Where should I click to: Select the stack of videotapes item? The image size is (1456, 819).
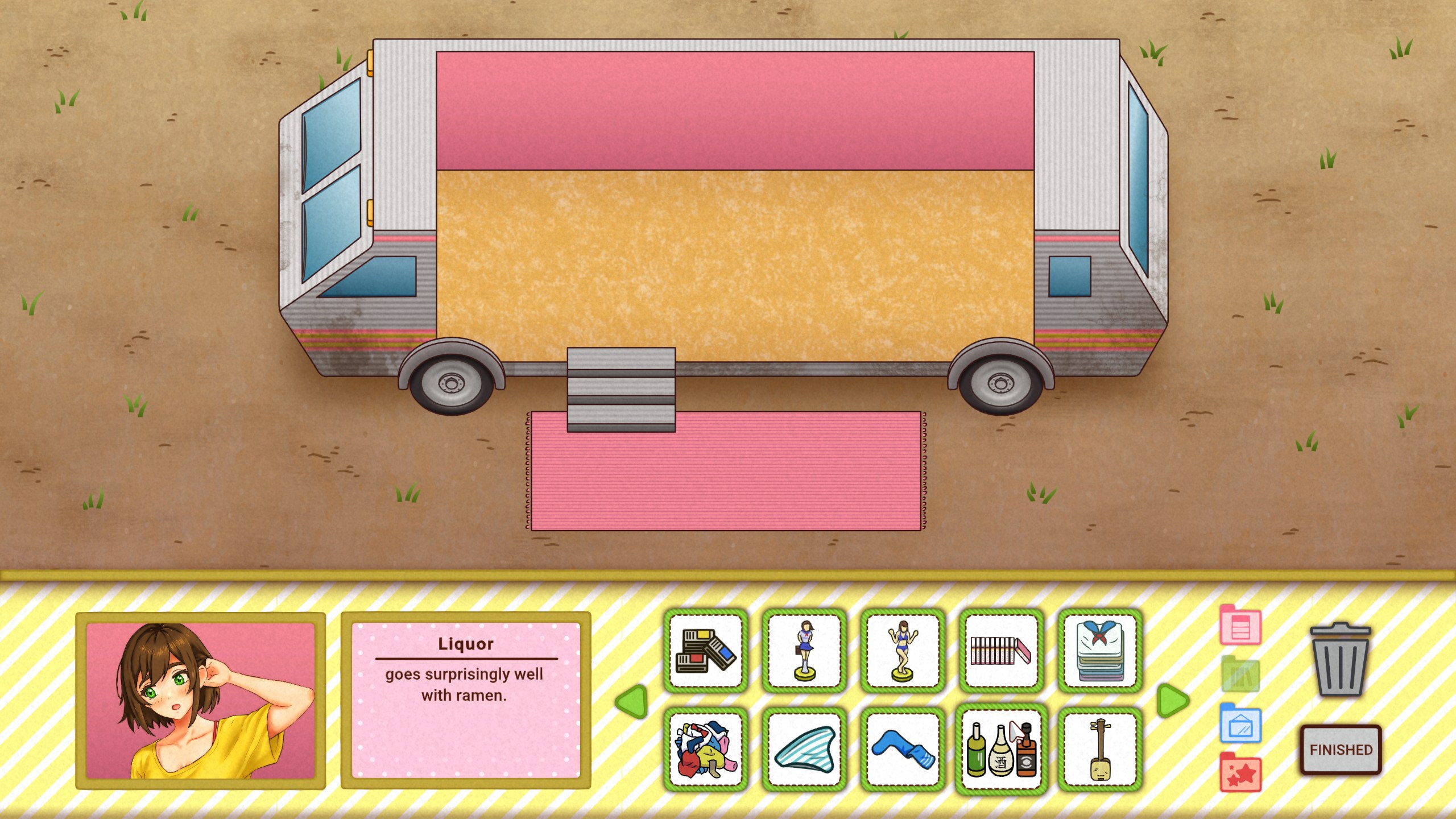706,652
